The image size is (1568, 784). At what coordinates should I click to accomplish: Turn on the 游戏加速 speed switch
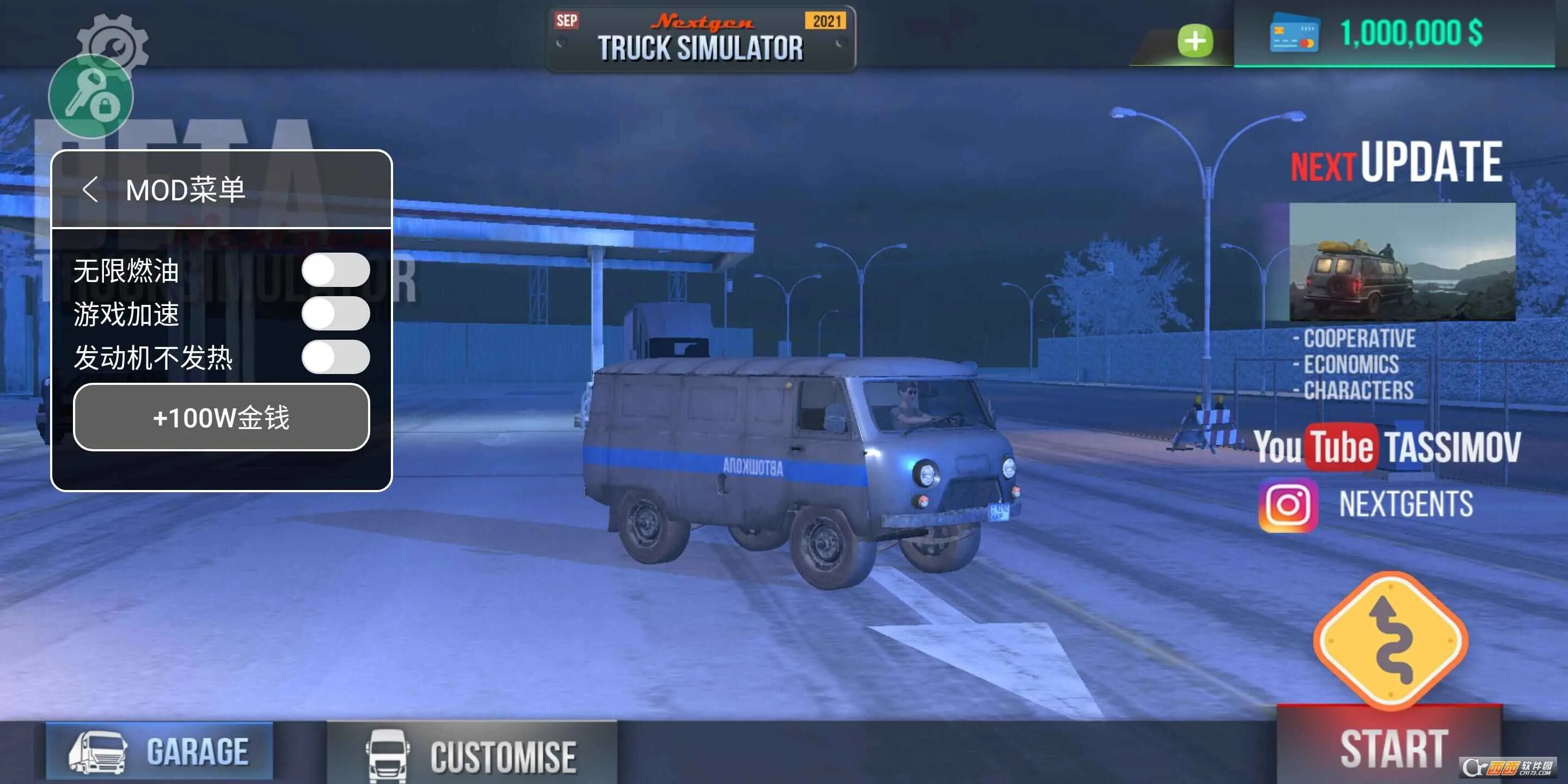click(335, 314)
